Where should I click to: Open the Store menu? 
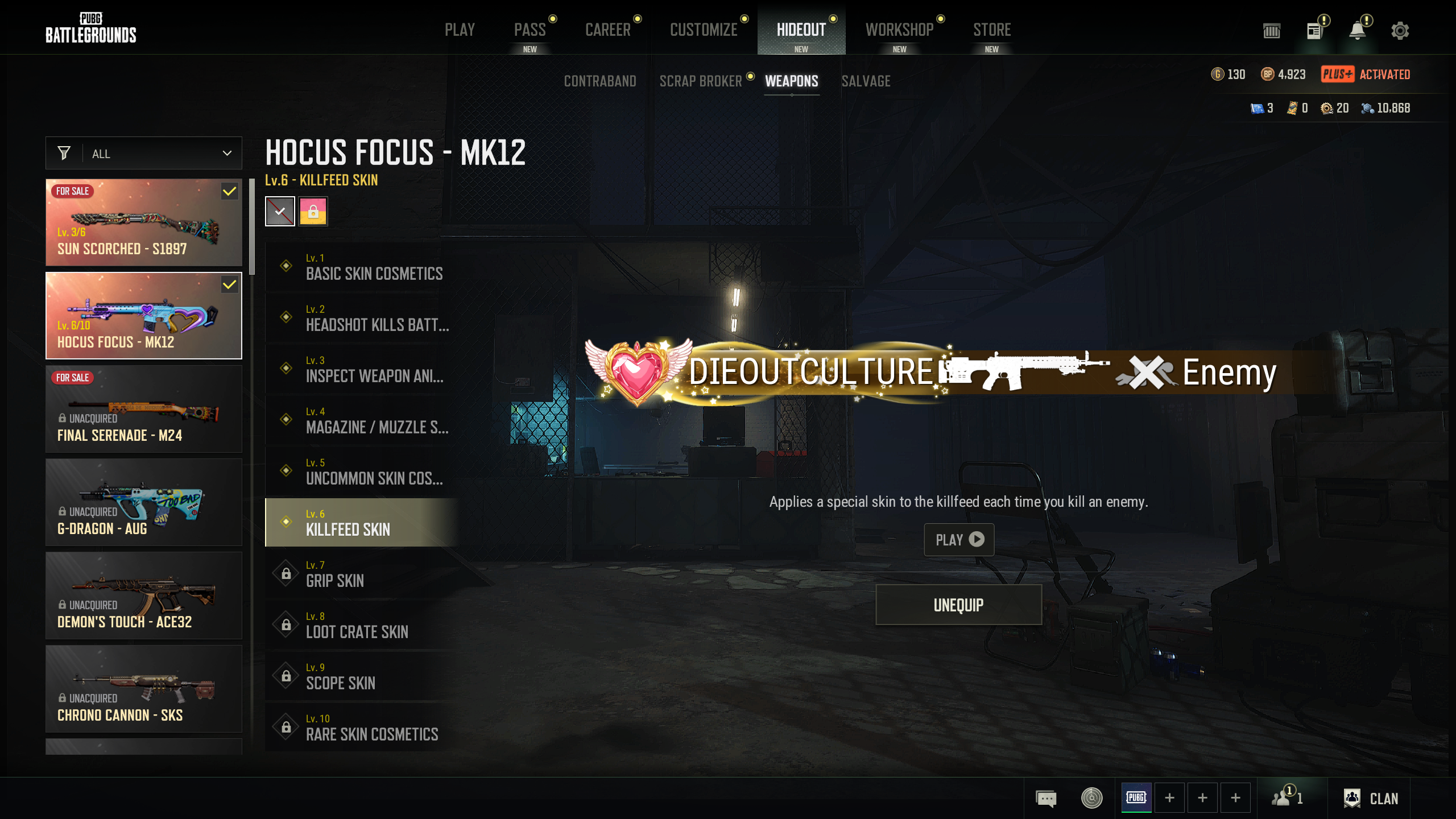click(992, 30)
